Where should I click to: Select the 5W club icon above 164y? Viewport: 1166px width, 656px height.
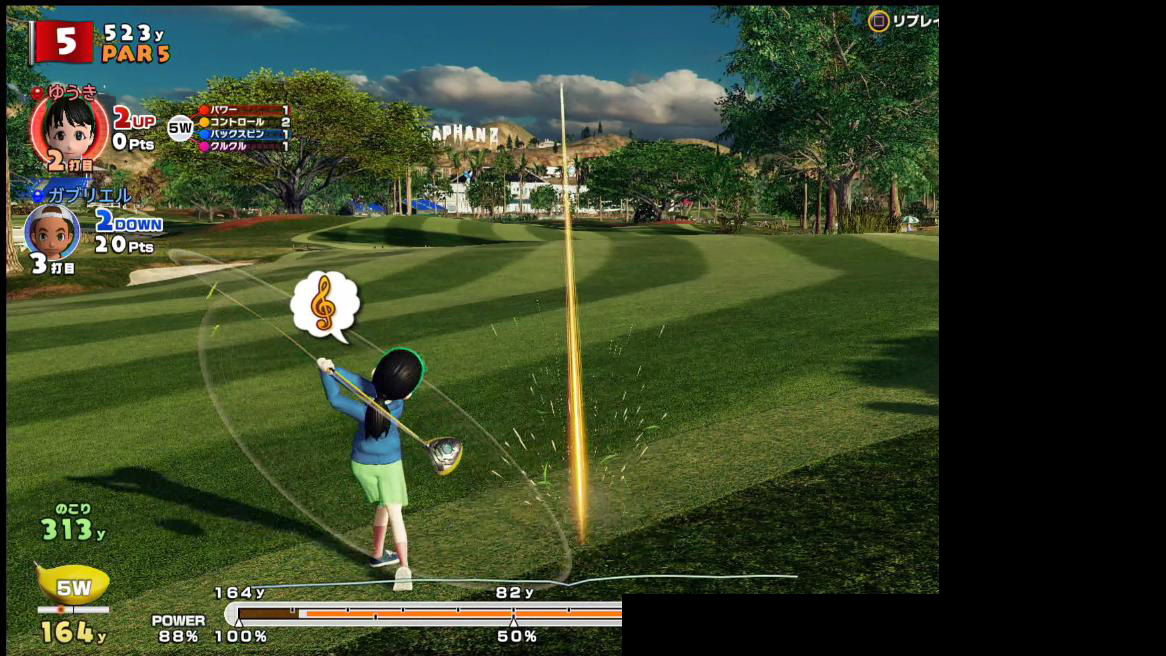click(72, 586)
